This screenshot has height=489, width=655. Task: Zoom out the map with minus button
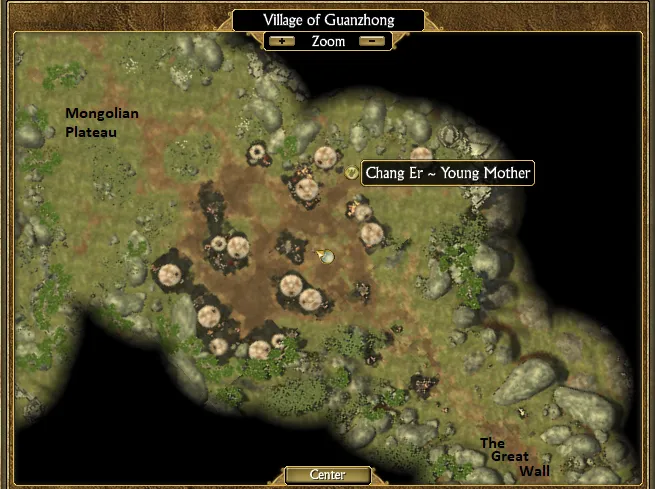[x=371, y=42]
